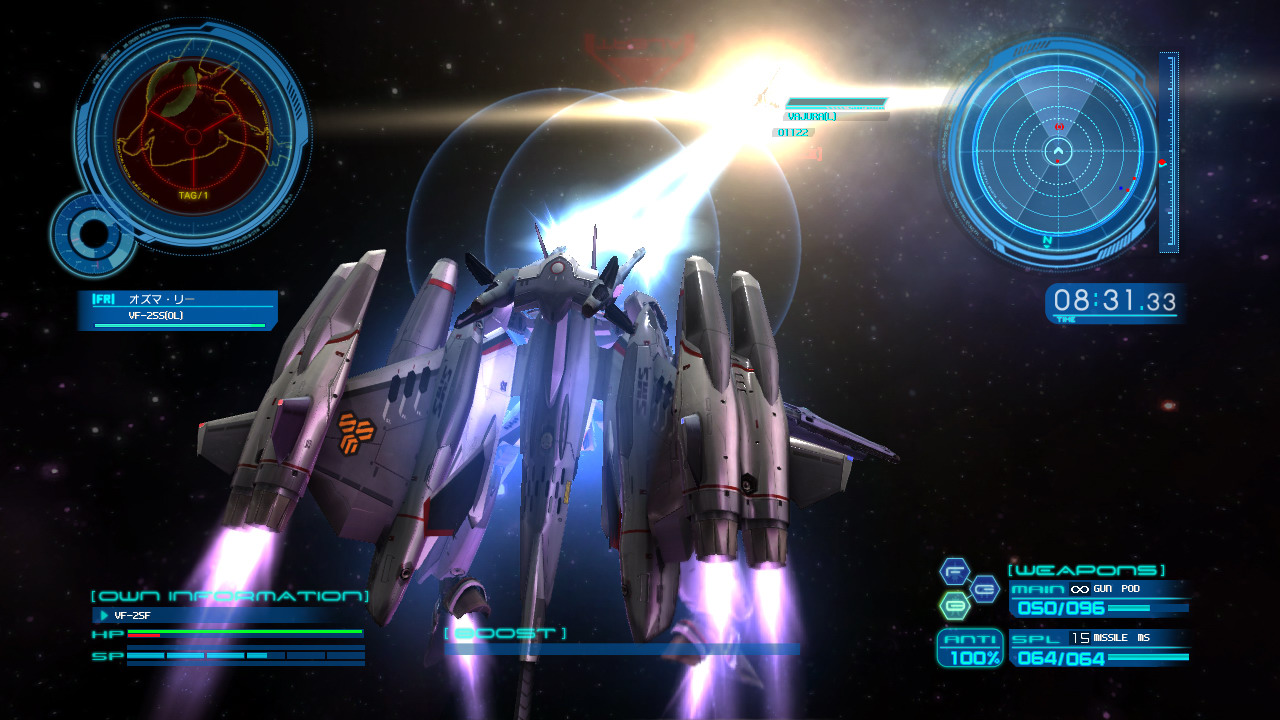Choose the highlighted B battroid mode hexagon
The height and width of the screenshot is (720, 1280).
(954, 606)
